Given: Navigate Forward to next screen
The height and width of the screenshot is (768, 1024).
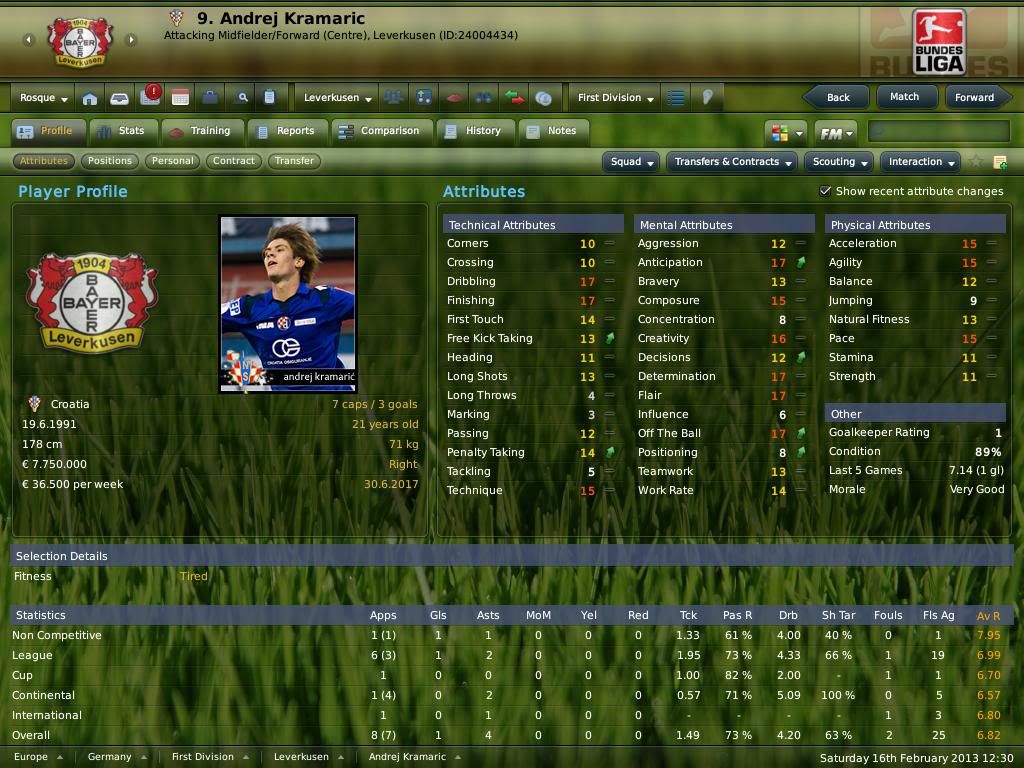Looking at the screenshot, I should (973, 97).
